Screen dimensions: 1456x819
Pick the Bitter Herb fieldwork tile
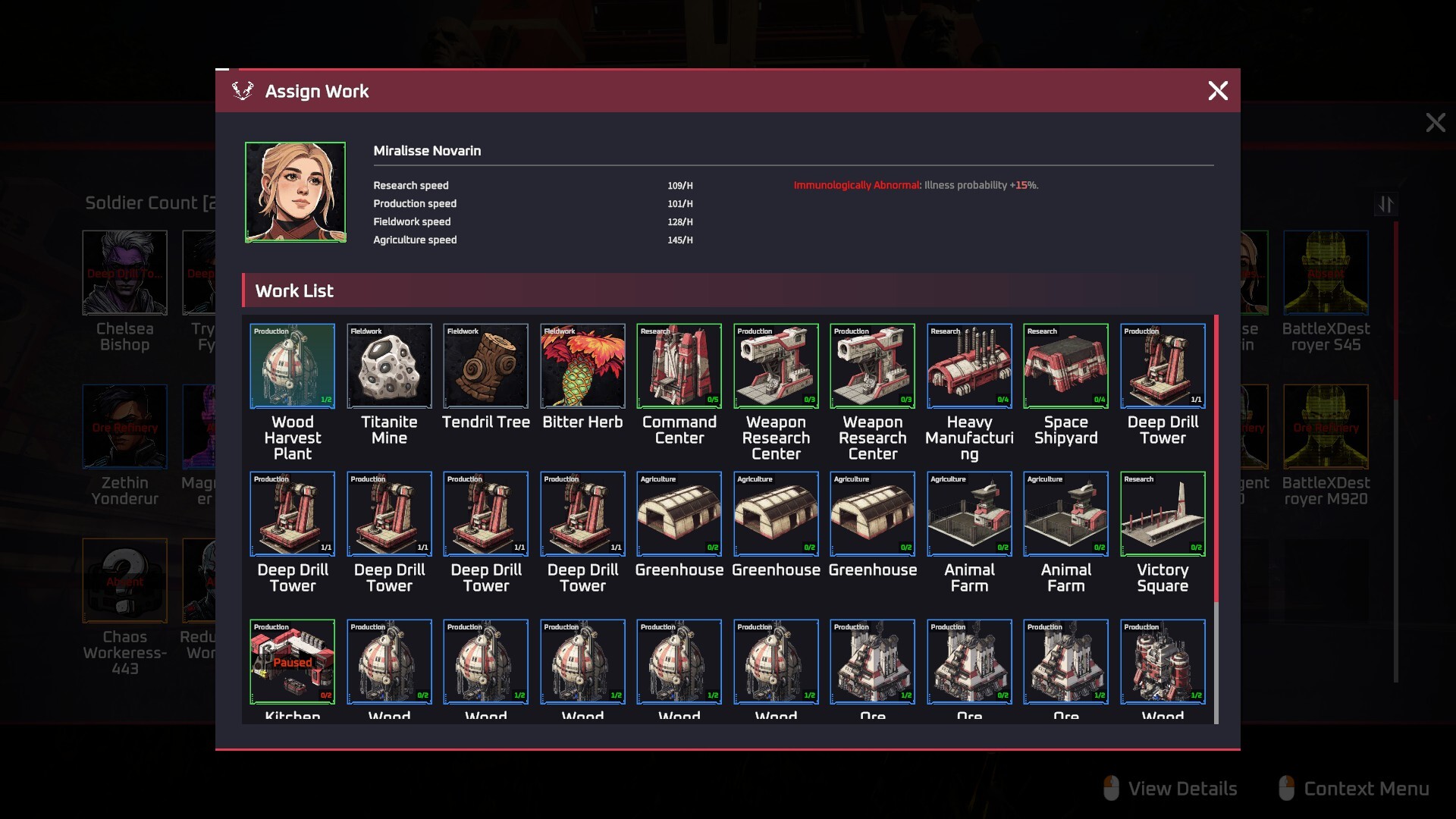(x=582, y=366)
